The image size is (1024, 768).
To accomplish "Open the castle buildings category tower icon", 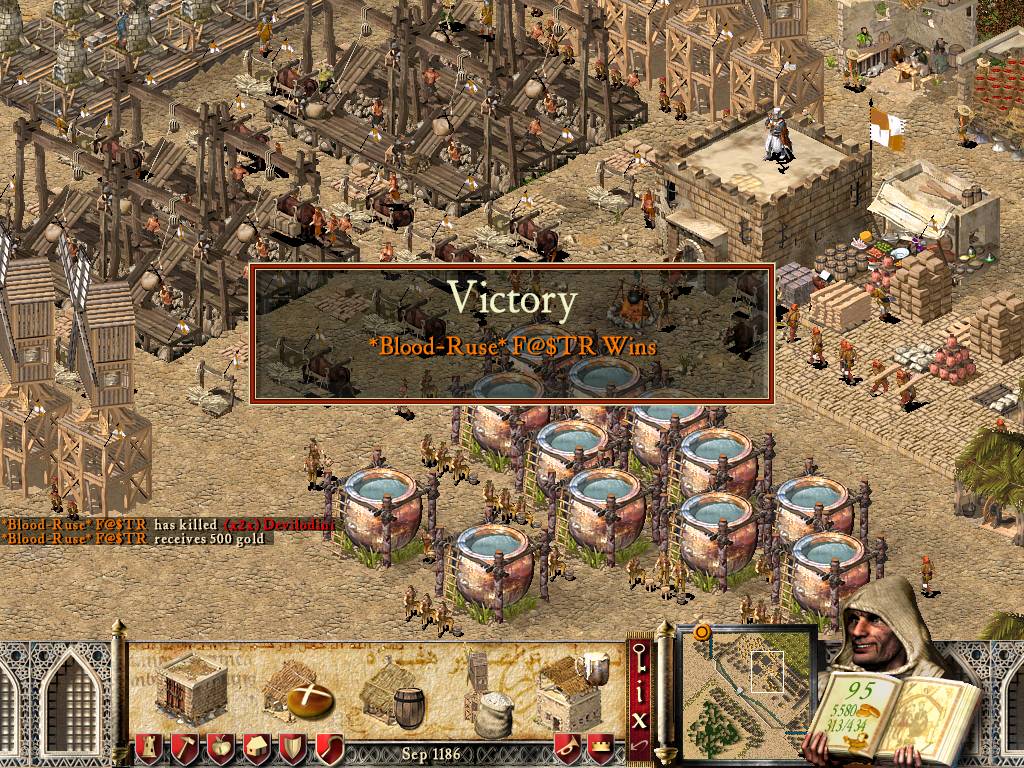I will 149,747.
